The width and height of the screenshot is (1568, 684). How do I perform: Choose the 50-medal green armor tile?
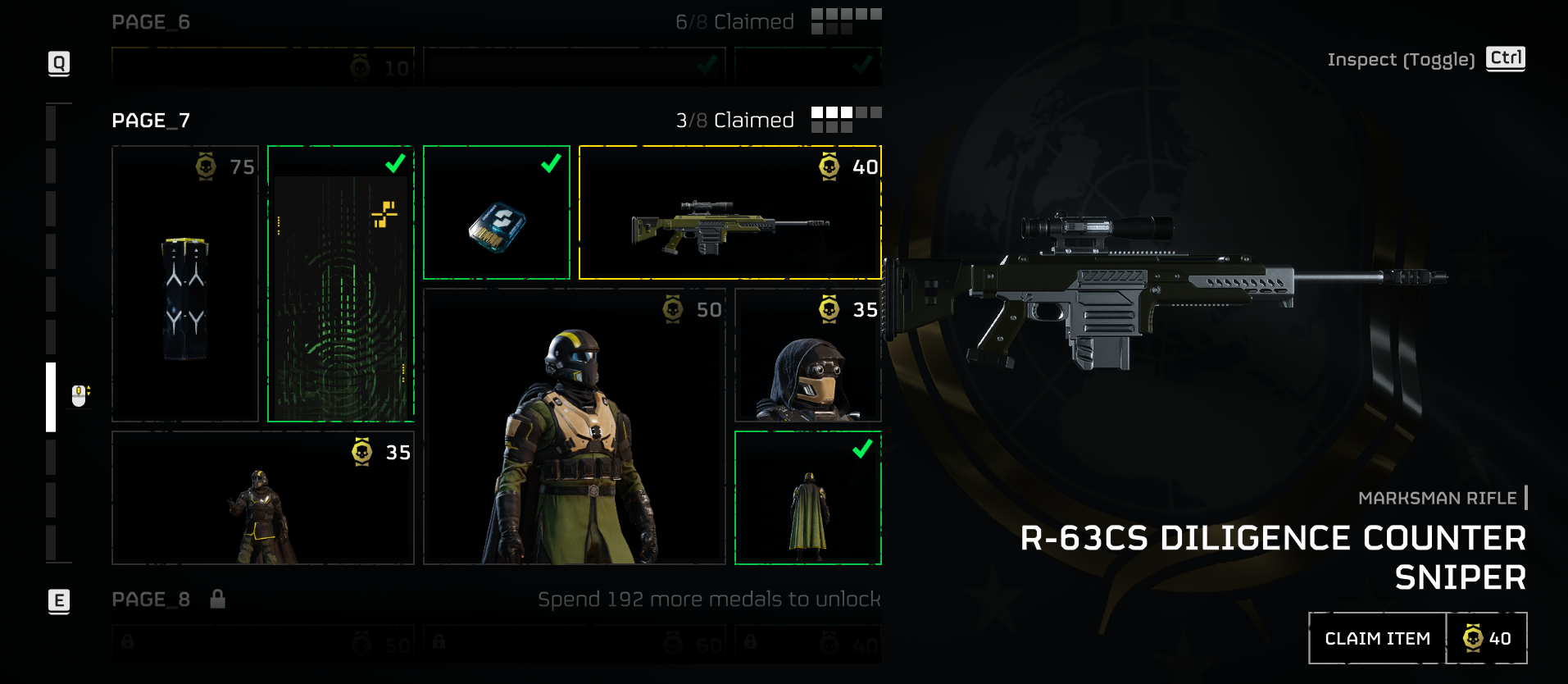click(x=574, y=426)
